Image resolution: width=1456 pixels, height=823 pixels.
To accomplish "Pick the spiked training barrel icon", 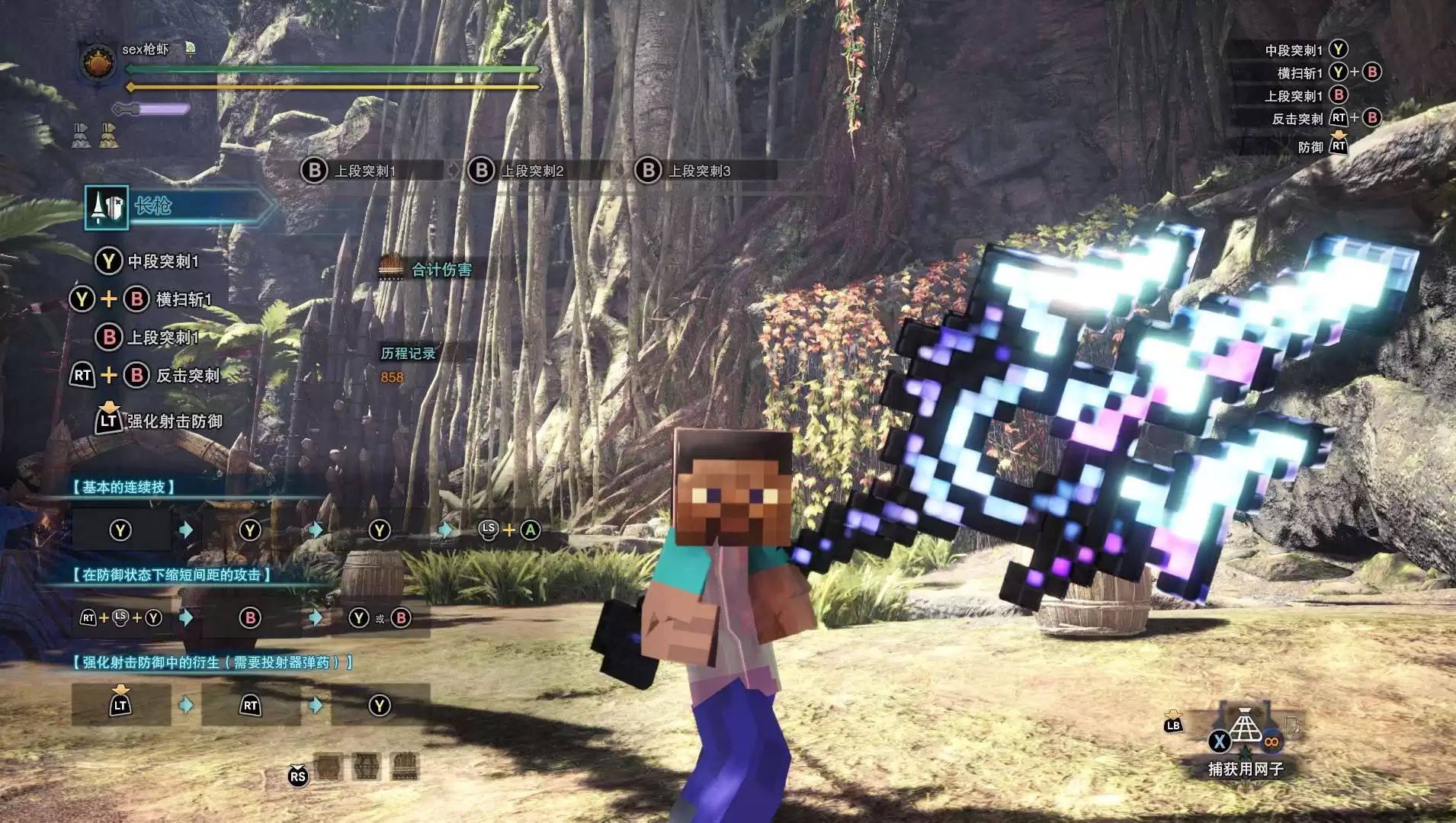I will click(405, 767).
